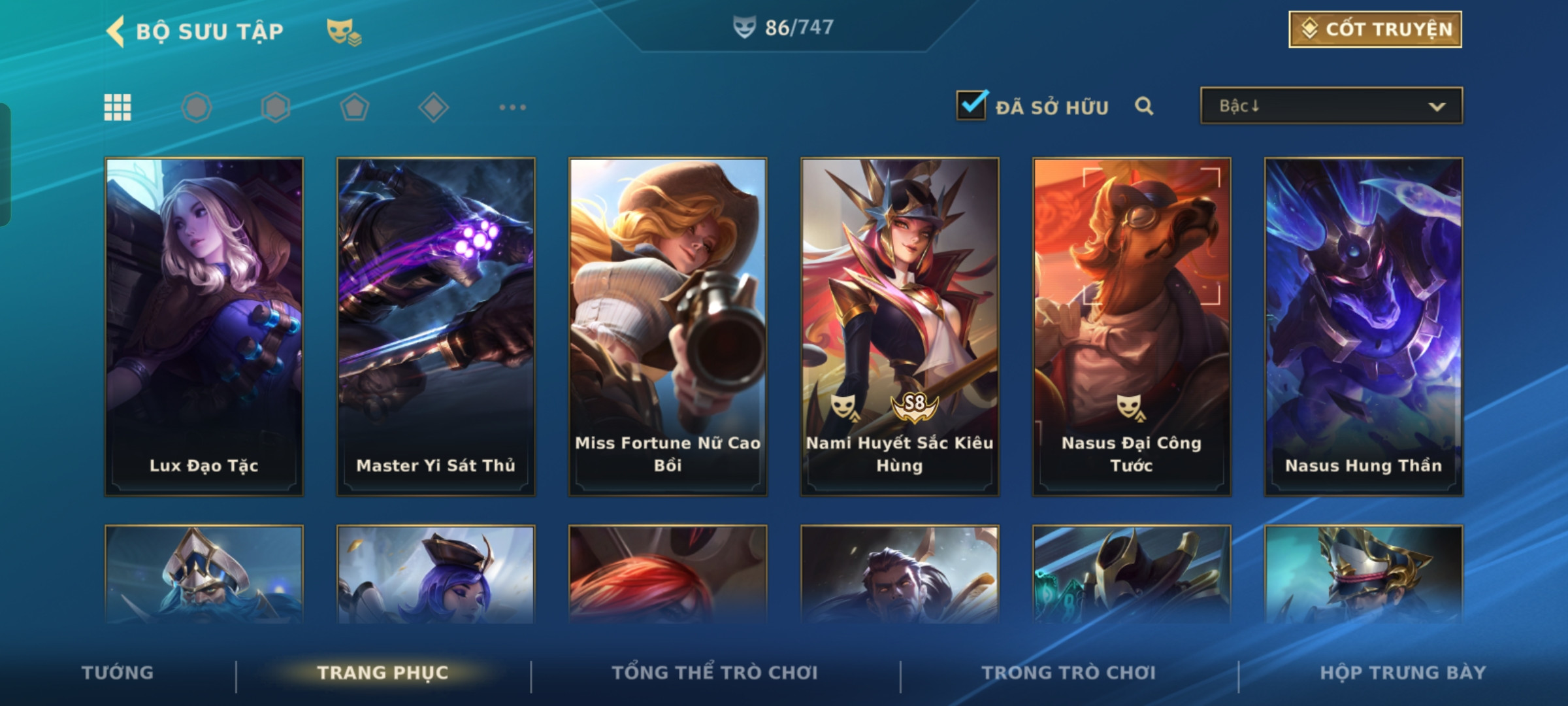Switch to Tổng Thể Trò Chơi tab
The height and width of the screenshot is (706, 1568).
(715, 673)
